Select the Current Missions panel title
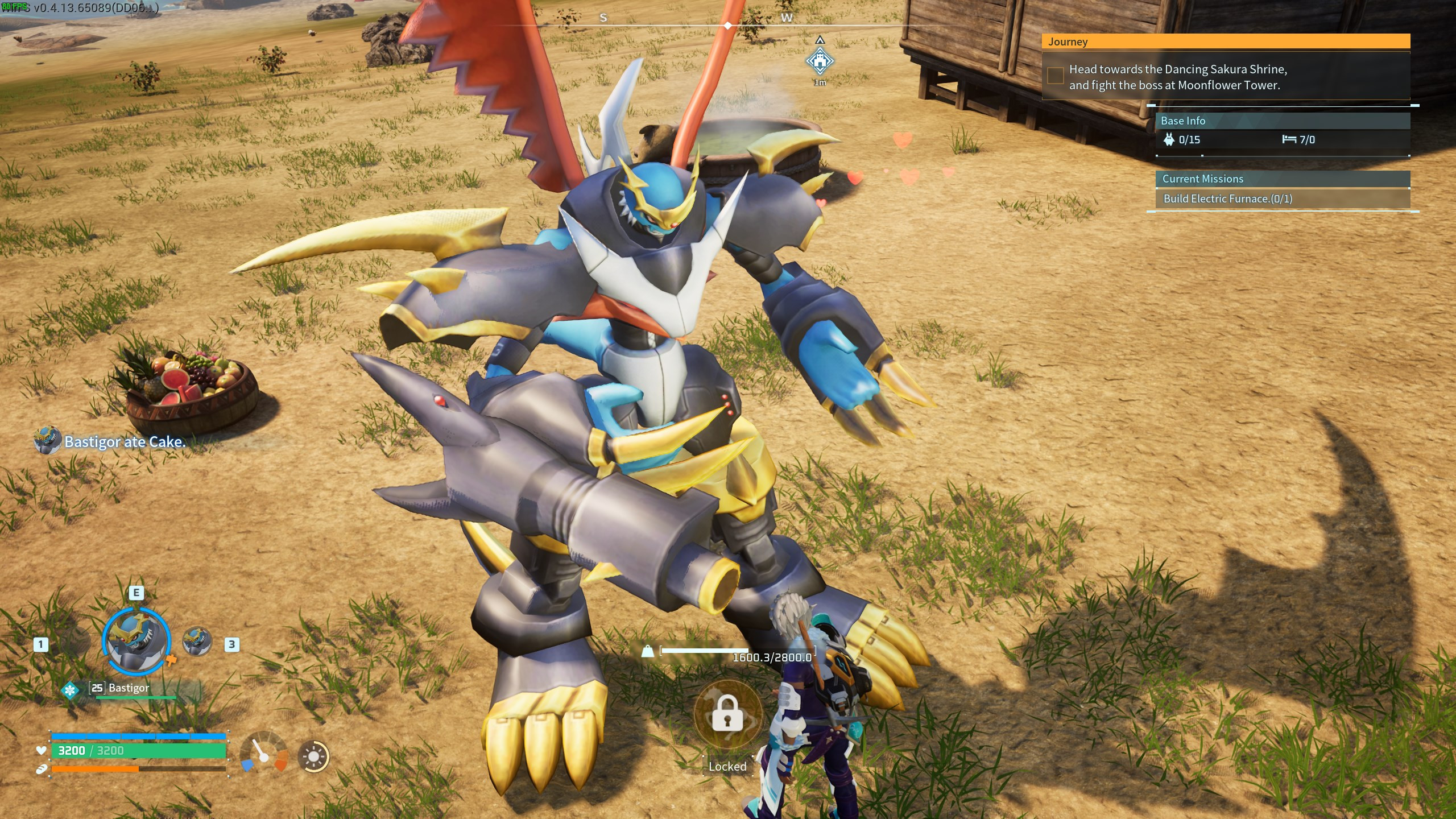This screenshot has height=819, width=1456. click(x=1202, y=179)
